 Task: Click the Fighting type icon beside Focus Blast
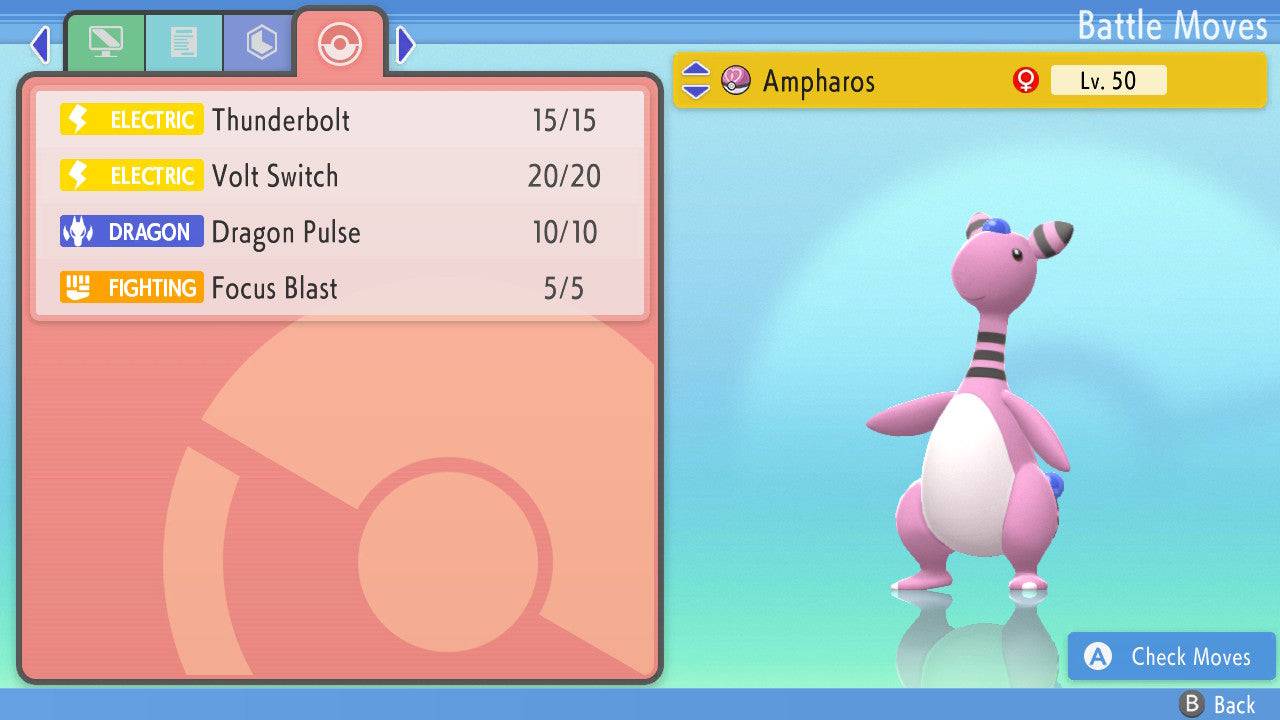(x=131, y=288)
